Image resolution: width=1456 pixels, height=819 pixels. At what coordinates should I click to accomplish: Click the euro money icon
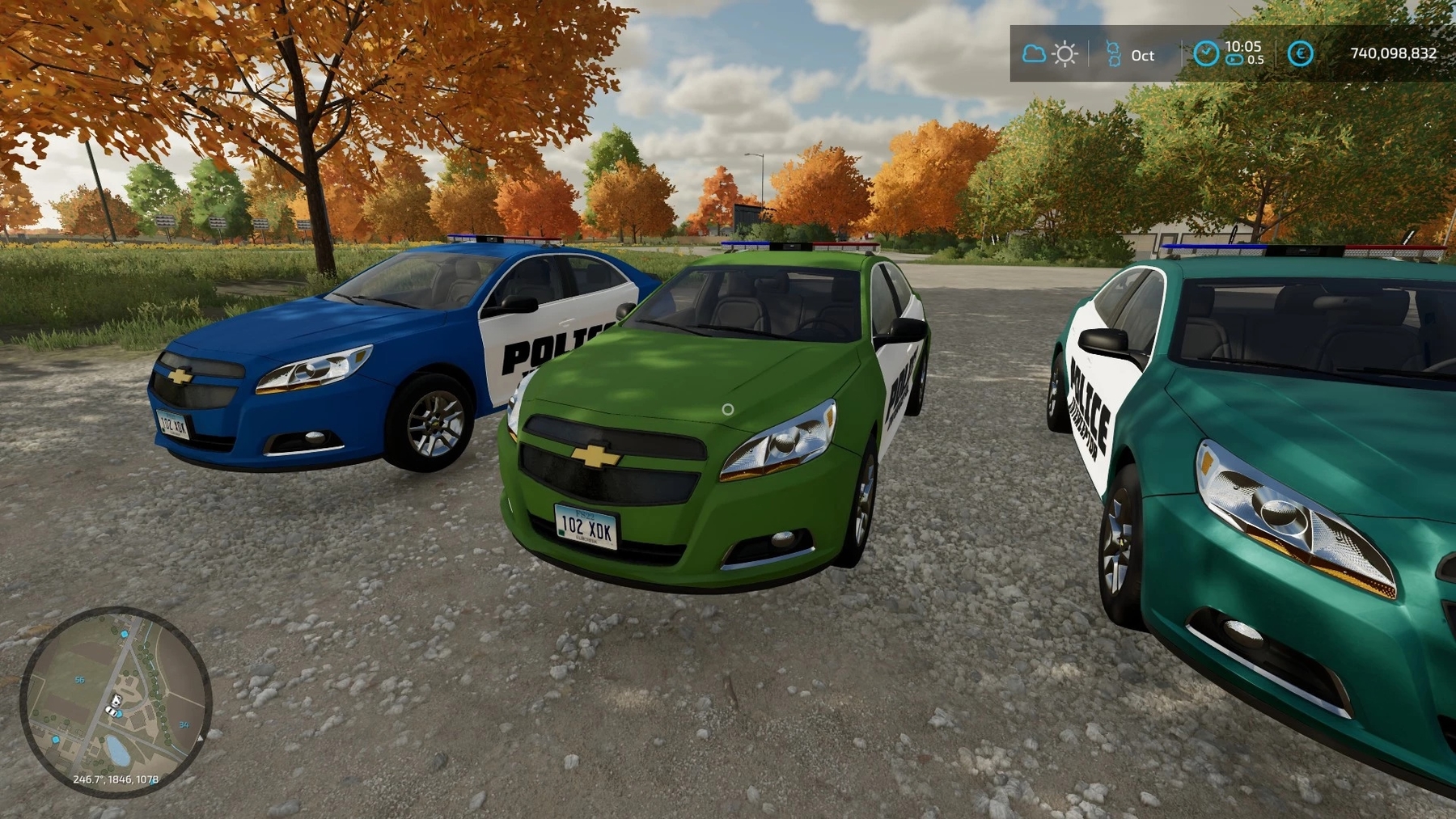click(1300, 54)
